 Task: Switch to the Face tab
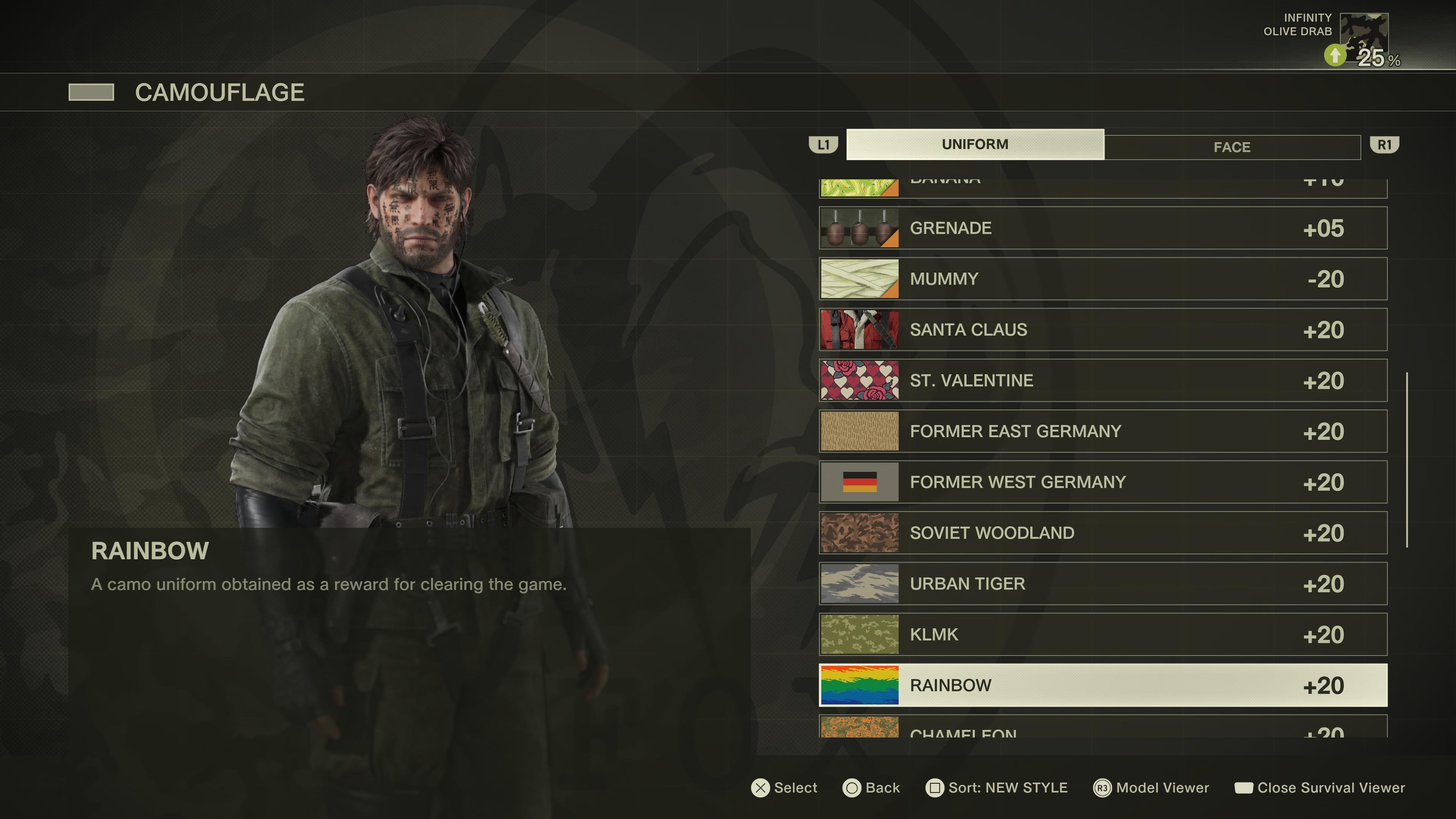pyautogui.click(x=1232, y=147)
